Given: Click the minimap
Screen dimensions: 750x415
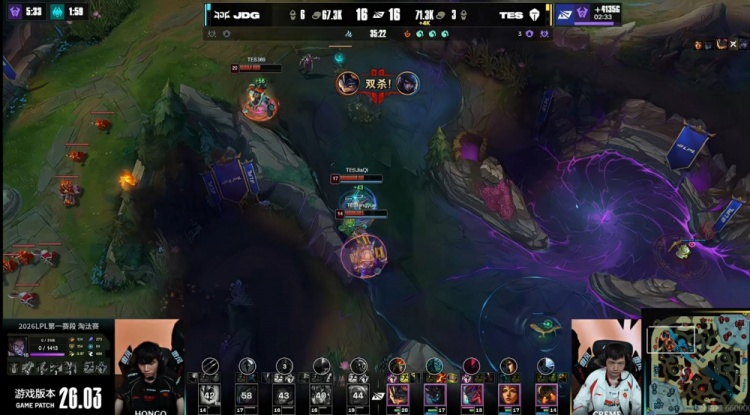Looking at the screenshot, I should [x=695, y=365].
